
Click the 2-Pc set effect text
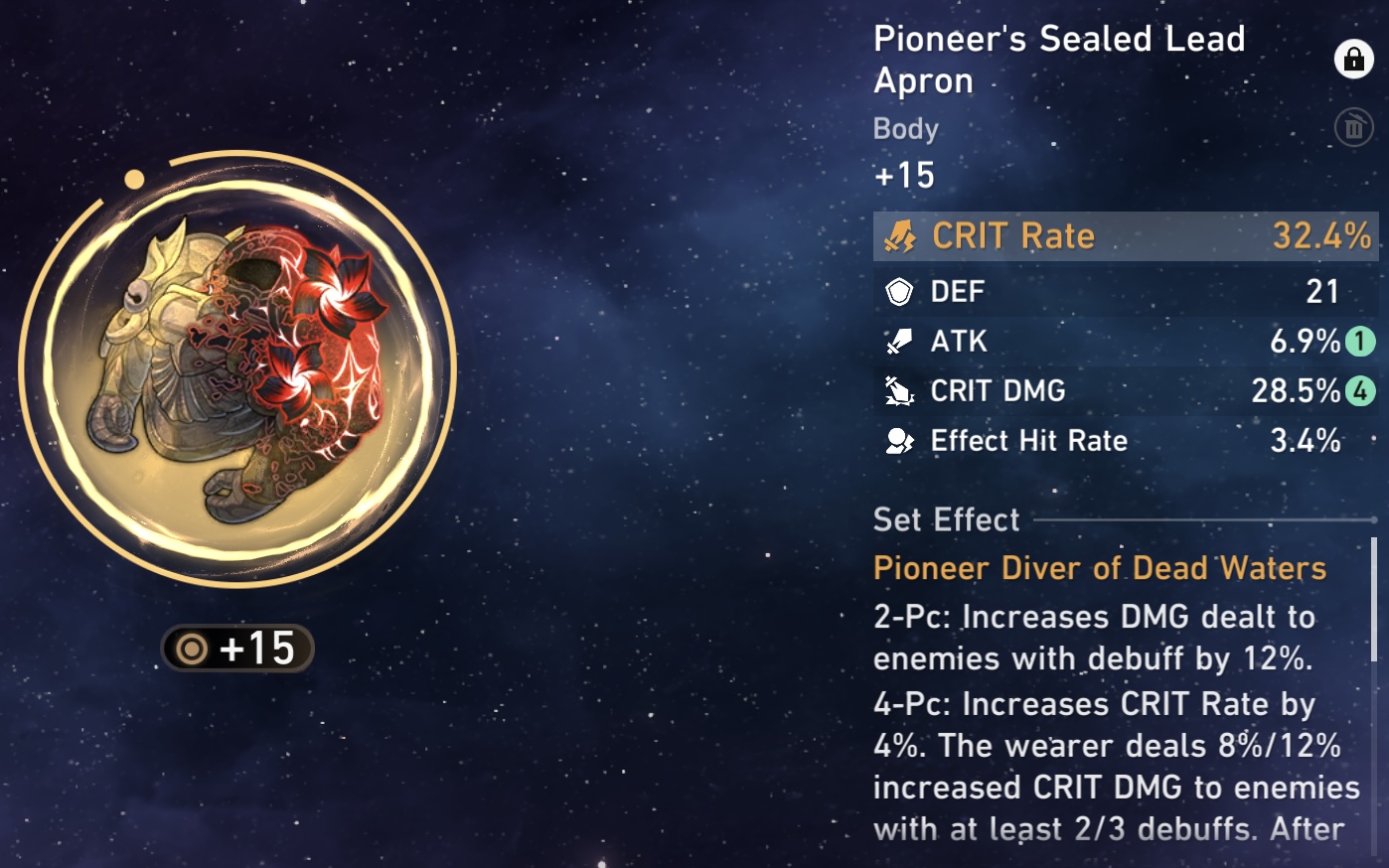tap(1093, 637)
